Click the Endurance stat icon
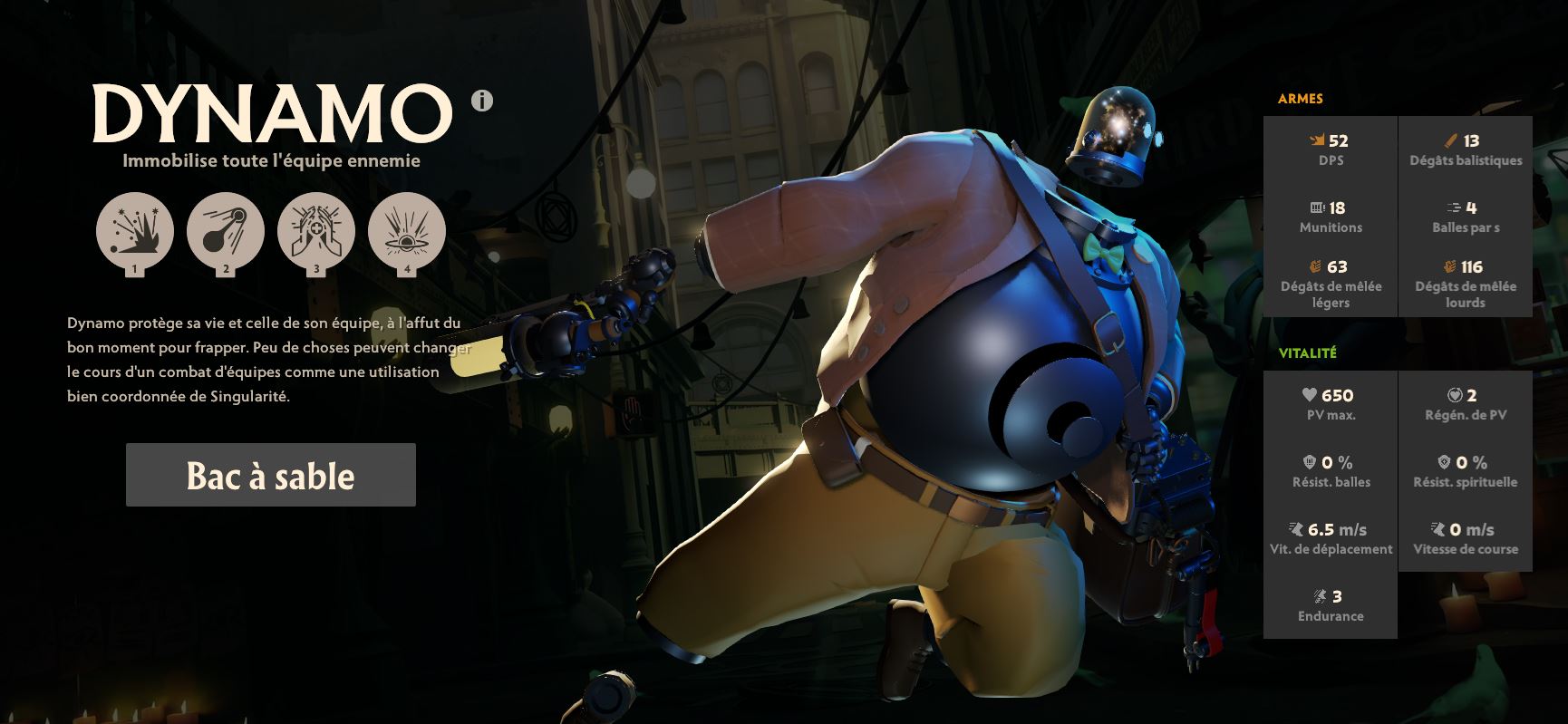This screenshot has height=724, width=1568. click(1317, 597)
